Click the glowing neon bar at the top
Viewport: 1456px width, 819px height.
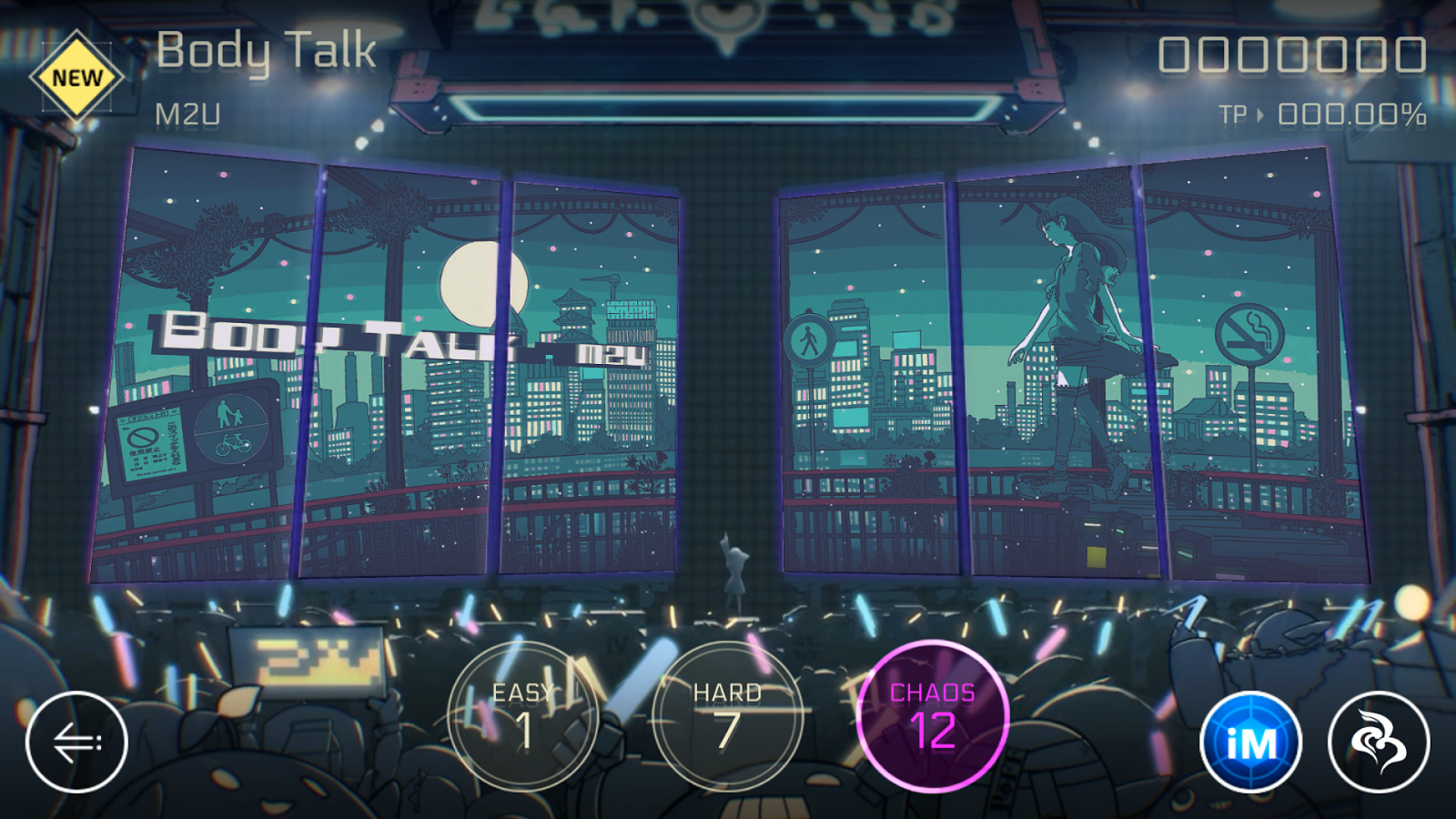[728, 103]
